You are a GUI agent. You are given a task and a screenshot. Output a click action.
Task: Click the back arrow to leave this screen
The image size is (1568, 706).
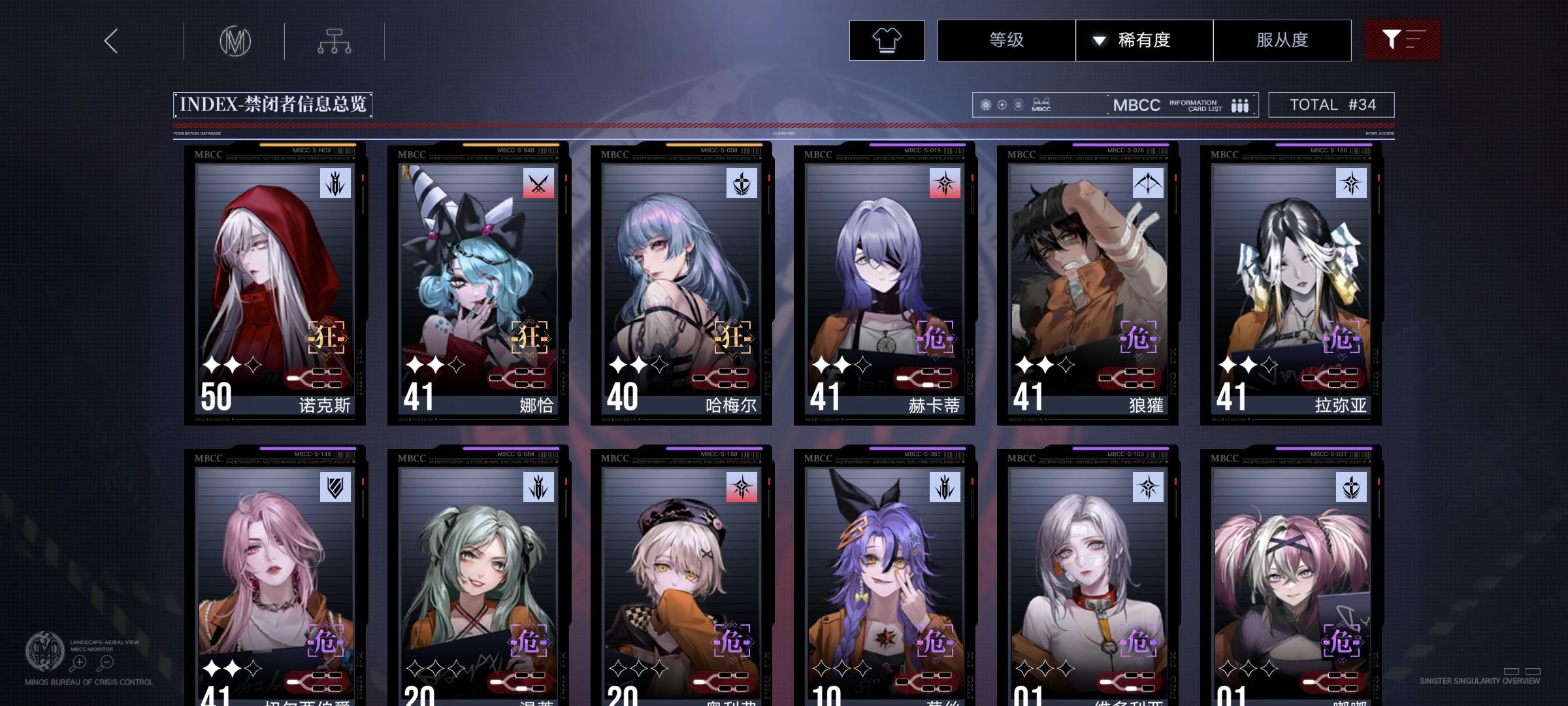(x=110, y=41)
